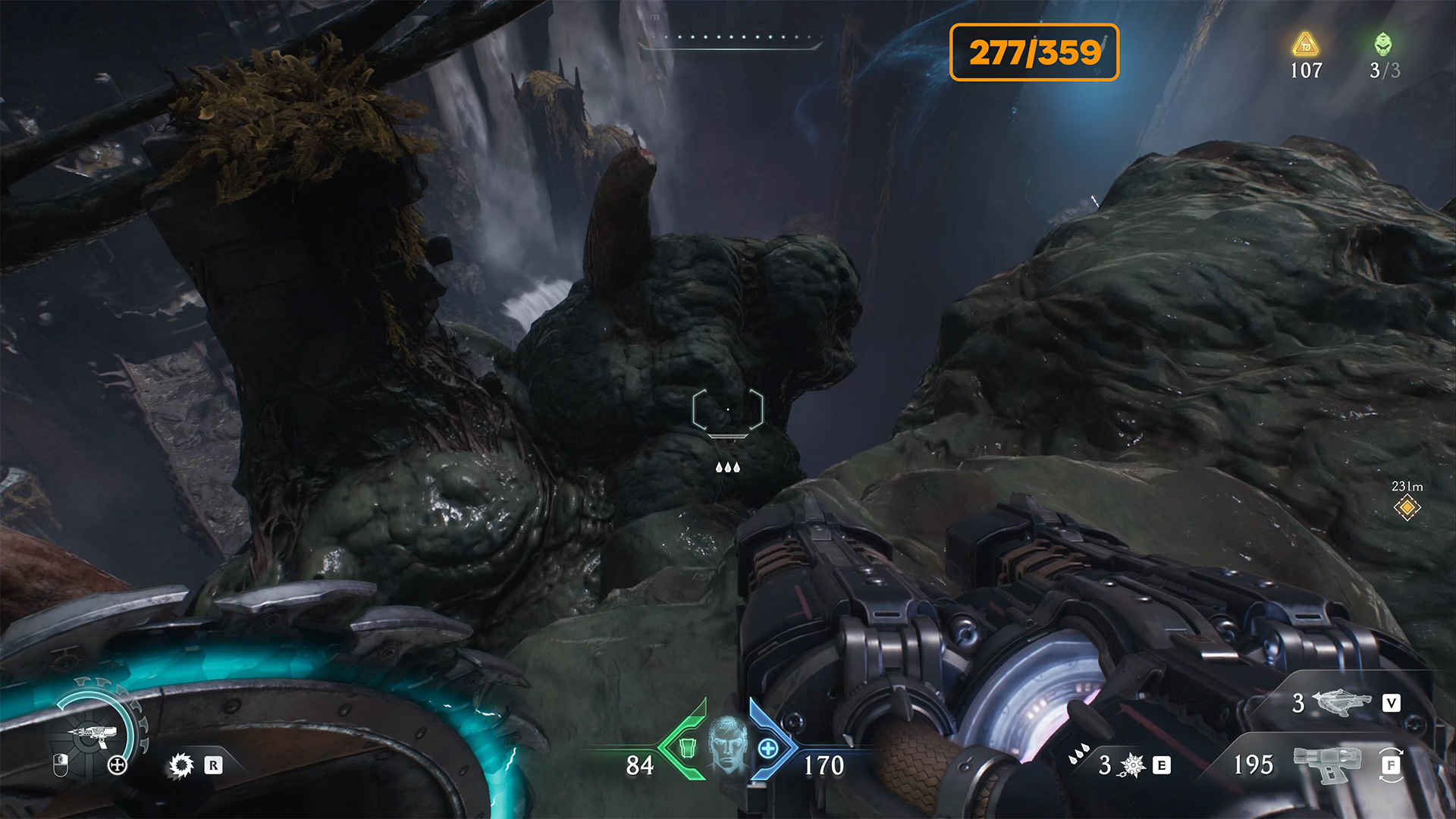Click the orange 277/359 counter overlay
The image size is (1456, 819).
[1034, 52]
